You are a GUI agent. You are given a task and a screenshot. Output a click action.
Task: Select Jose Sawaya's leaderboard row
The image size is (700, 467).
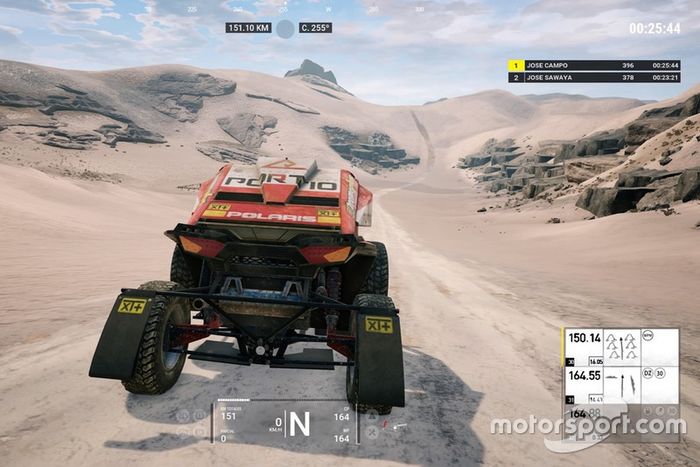(x=596, y=77)
